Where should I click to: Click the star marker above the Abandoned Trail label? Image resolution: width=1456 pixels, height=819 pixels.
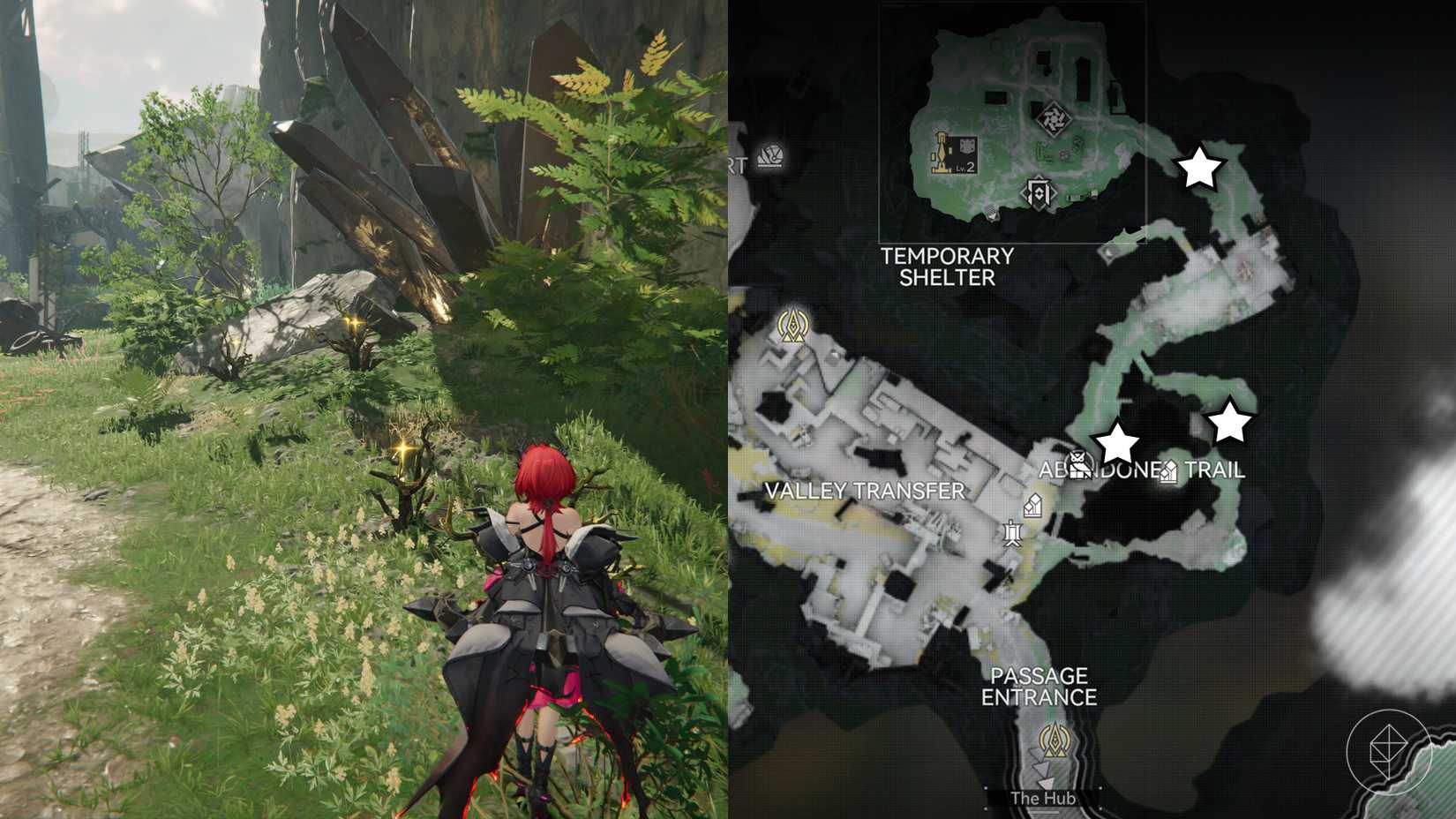tap(1116, 443)
